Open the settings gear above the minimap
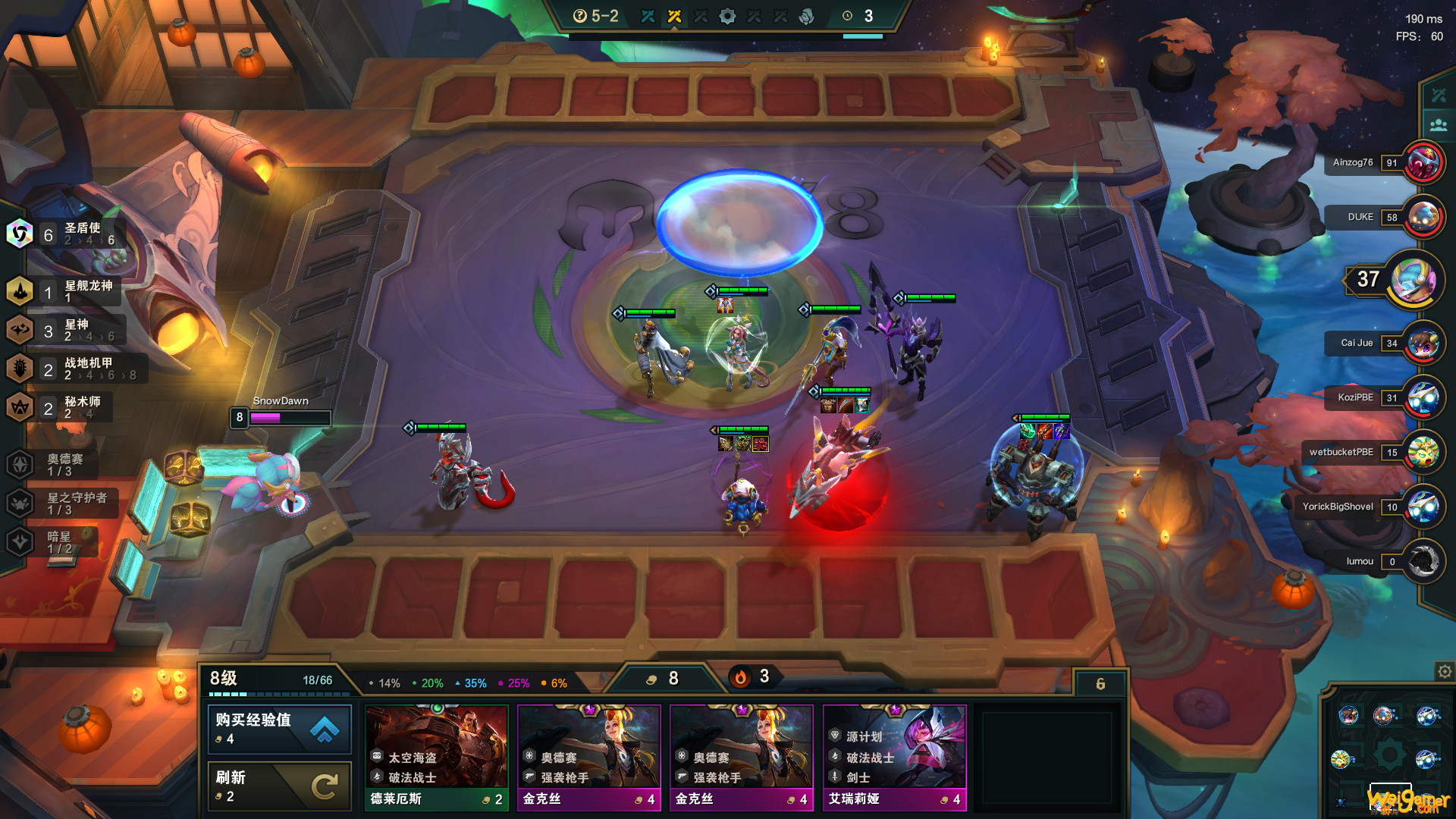 pyautogui.click(x=1445, y=671)
